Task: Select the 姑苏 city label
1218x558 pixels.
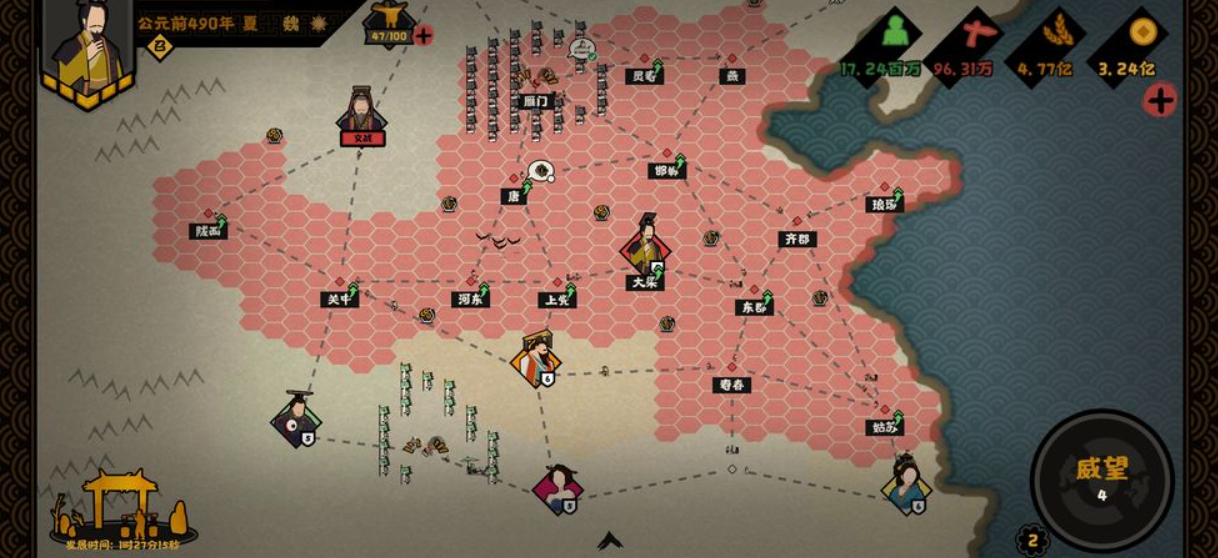Action: [884, 427]
